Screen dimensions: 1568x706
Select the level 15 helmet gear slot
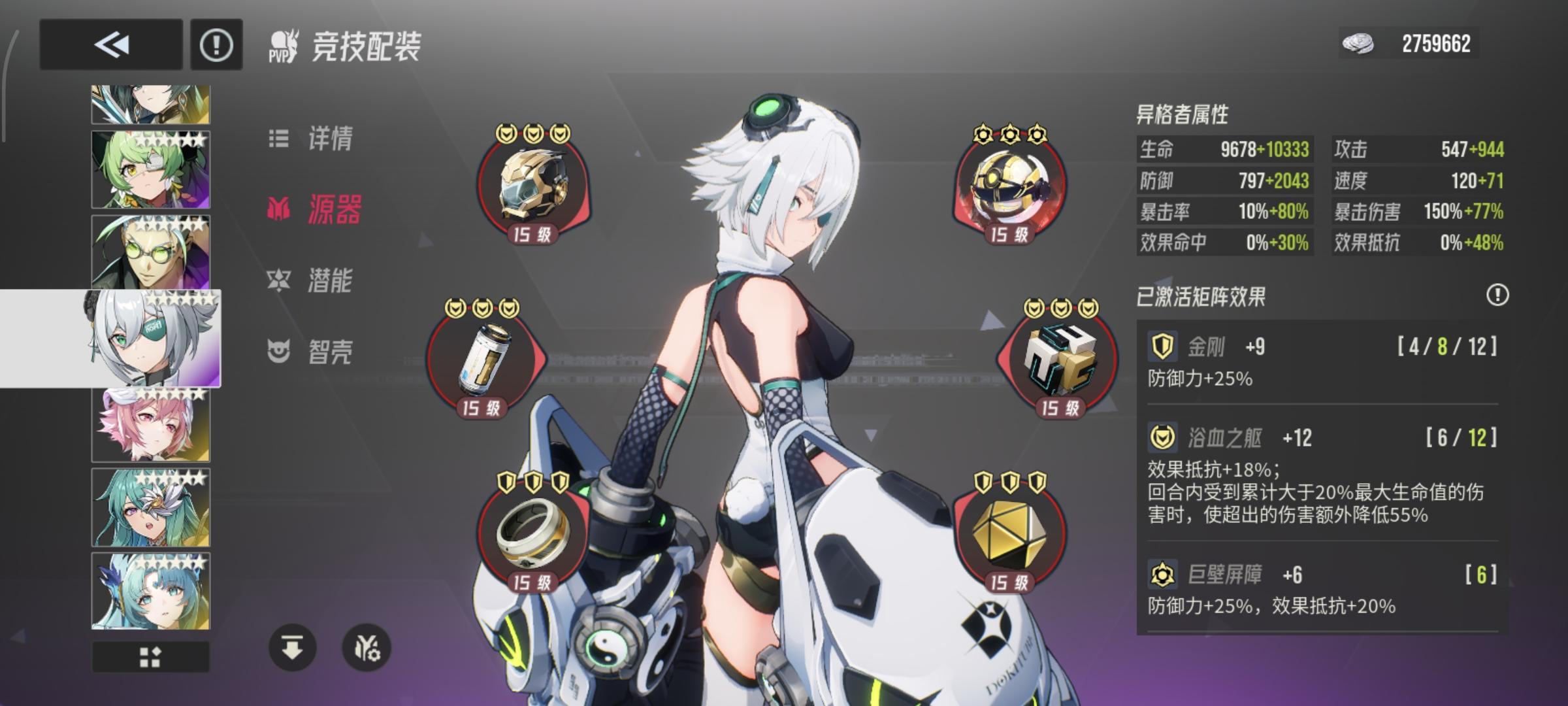pos(532,186)
